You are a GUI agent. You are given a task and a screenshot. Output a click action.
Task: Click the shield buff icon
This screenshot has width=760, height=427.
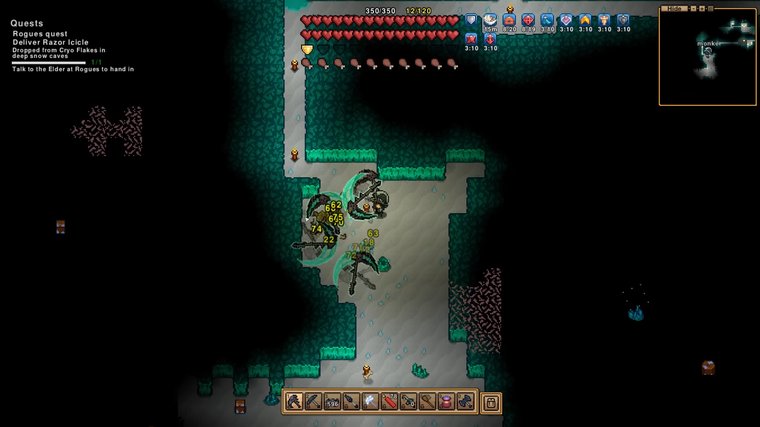click(x=471, y=20)
